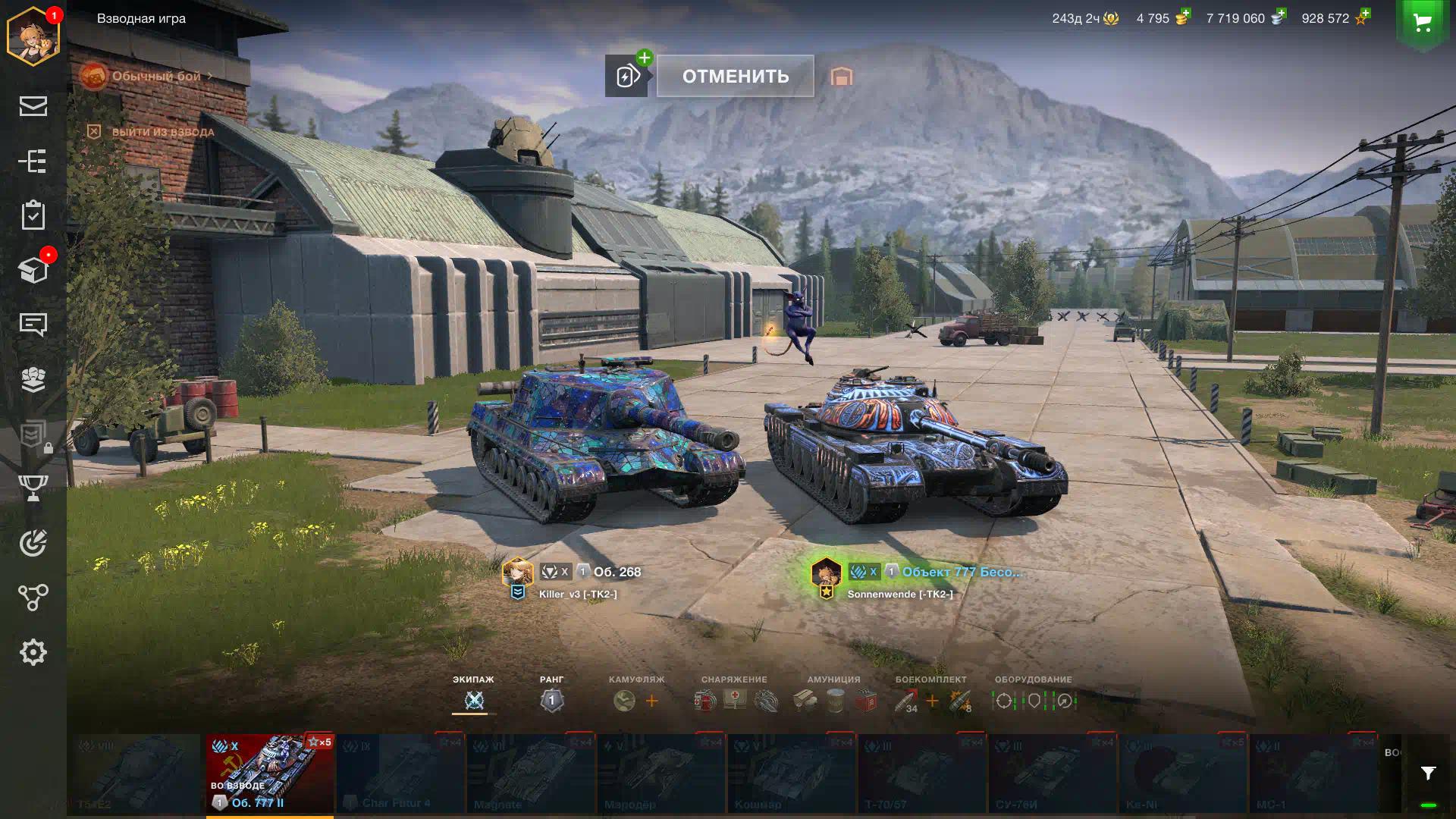The image size is (1456, 819).
Task: Open the player profile avatar
Action: point(33,36)
